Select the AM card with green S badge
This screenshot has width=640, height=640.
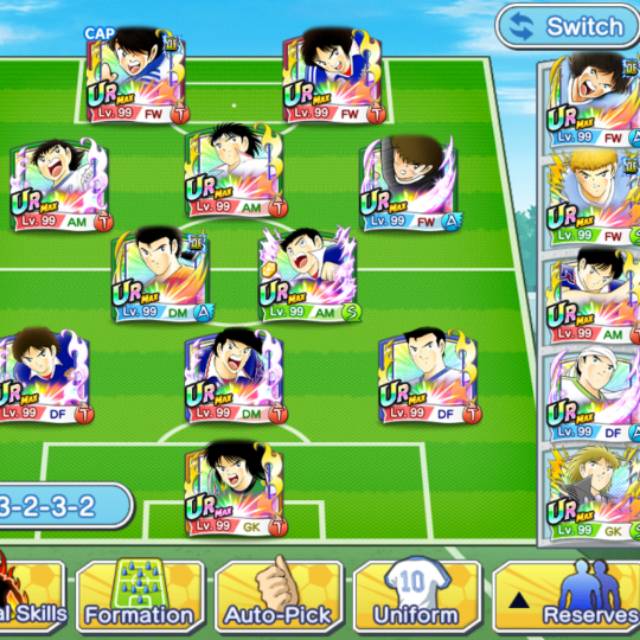309,273
